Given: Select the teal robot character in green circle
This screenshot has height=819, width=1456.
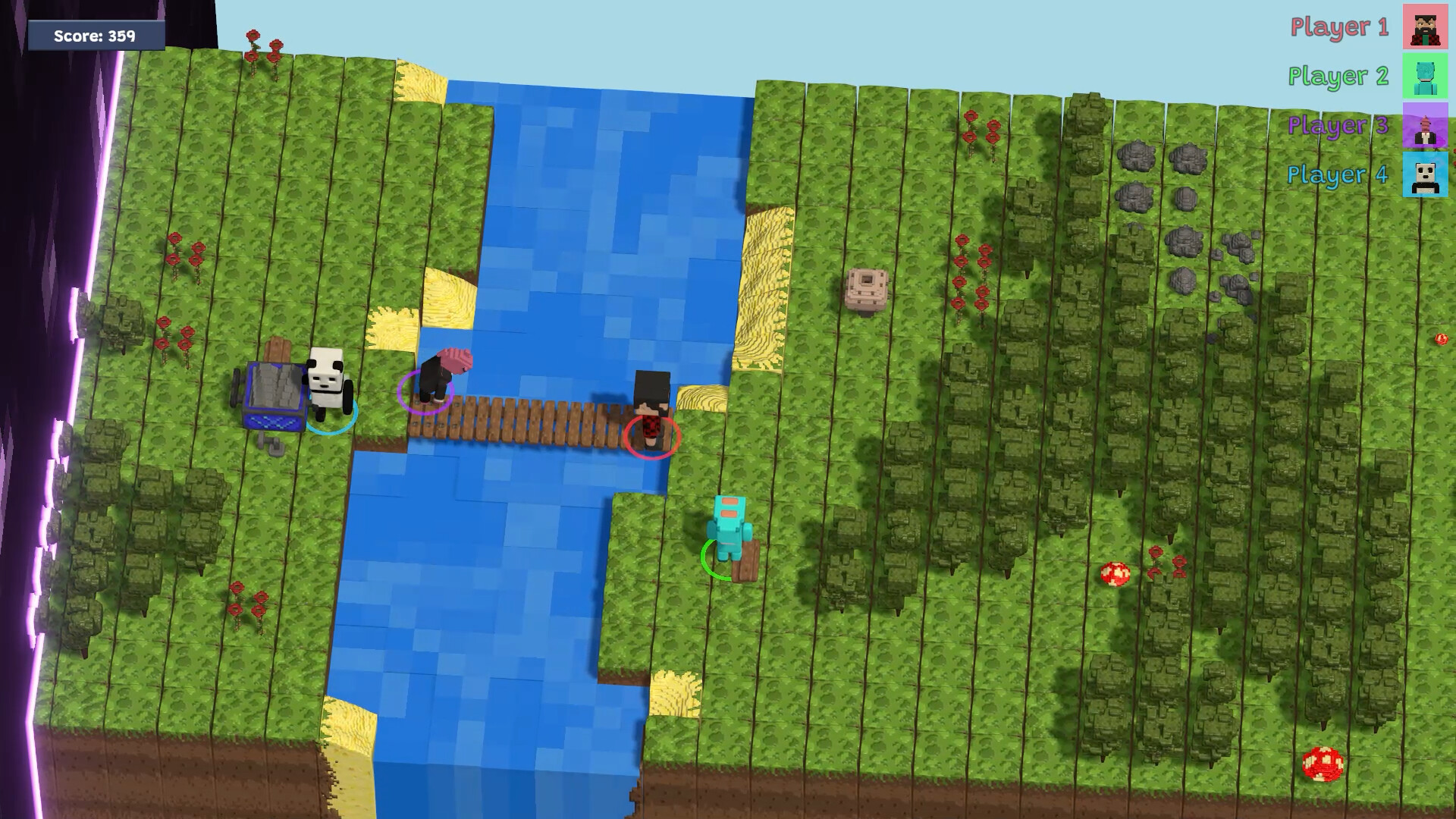Looking at the screenshot, I should click(x=728, y=526).
